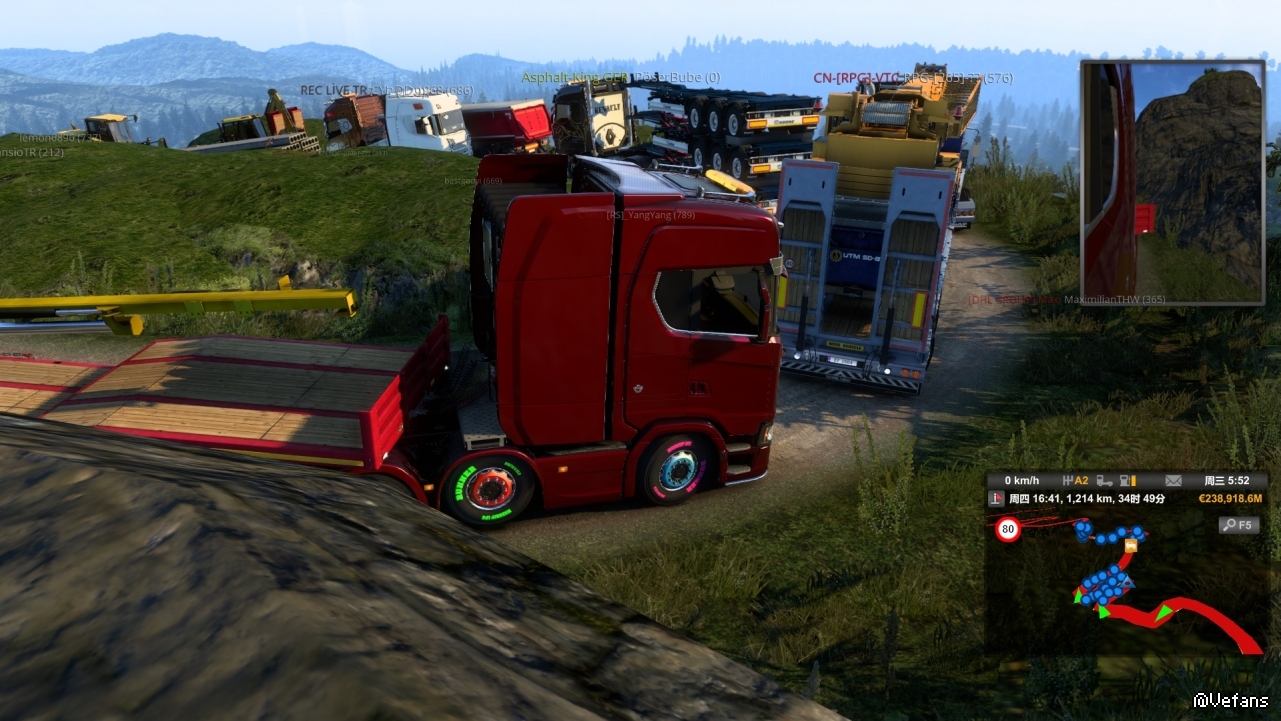This screenshot has height=721, width=1281.
Task: Open the destination flag info icon
Action: click(x=996, y=498)
